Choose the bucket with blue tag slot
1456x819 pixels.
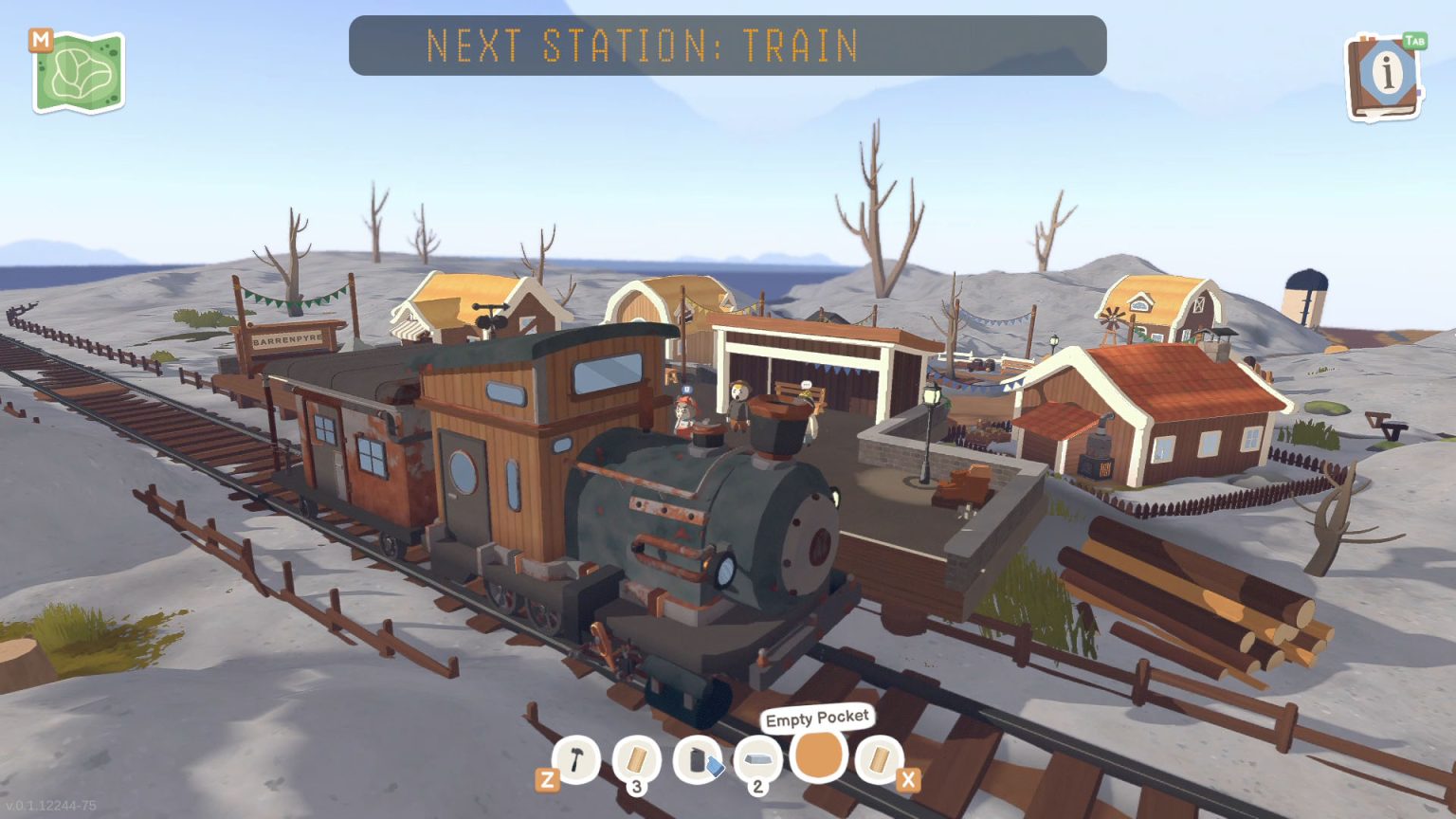coord(699,760)
